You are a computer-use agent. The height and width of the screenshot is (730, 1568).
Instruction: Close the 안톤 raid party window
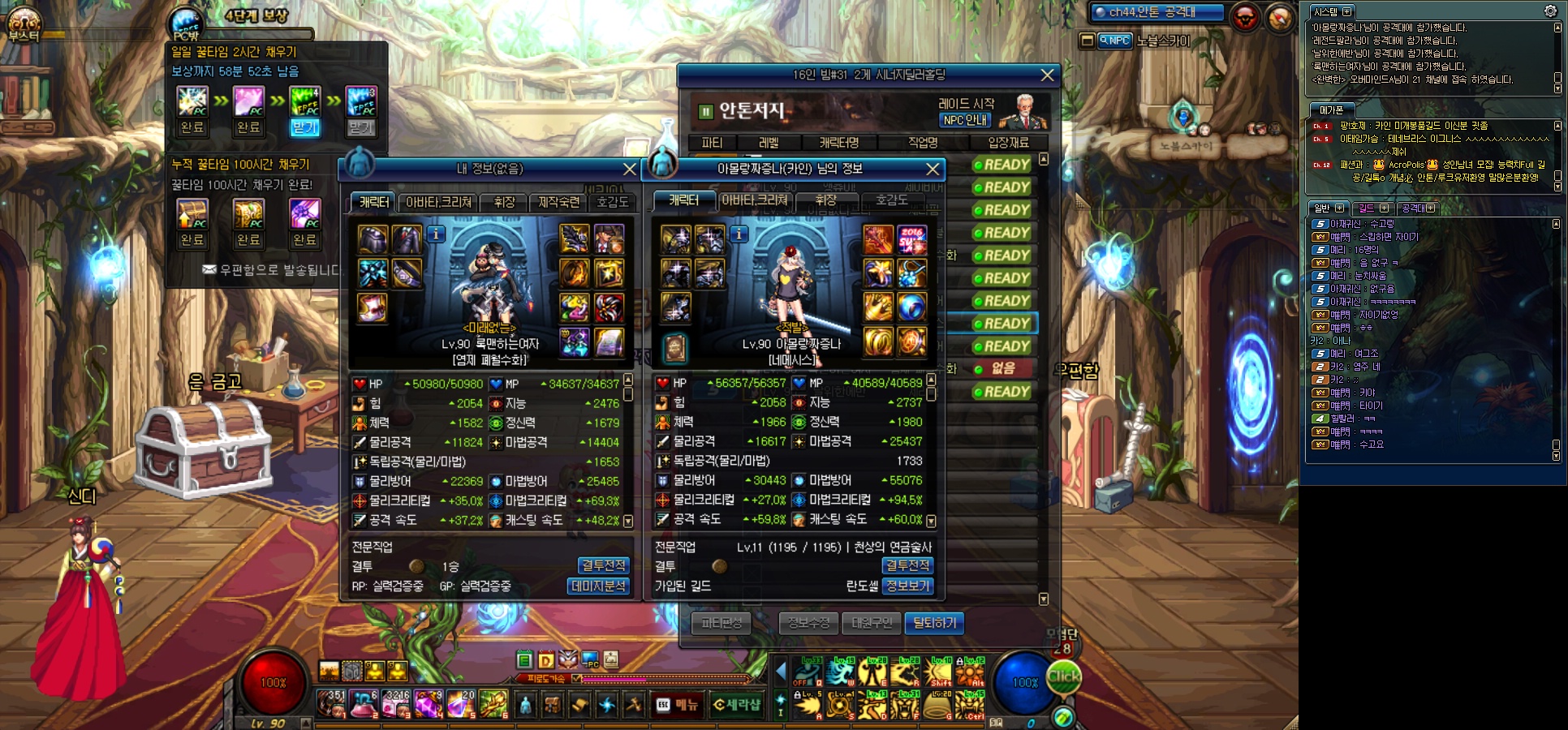(1047, 75)
